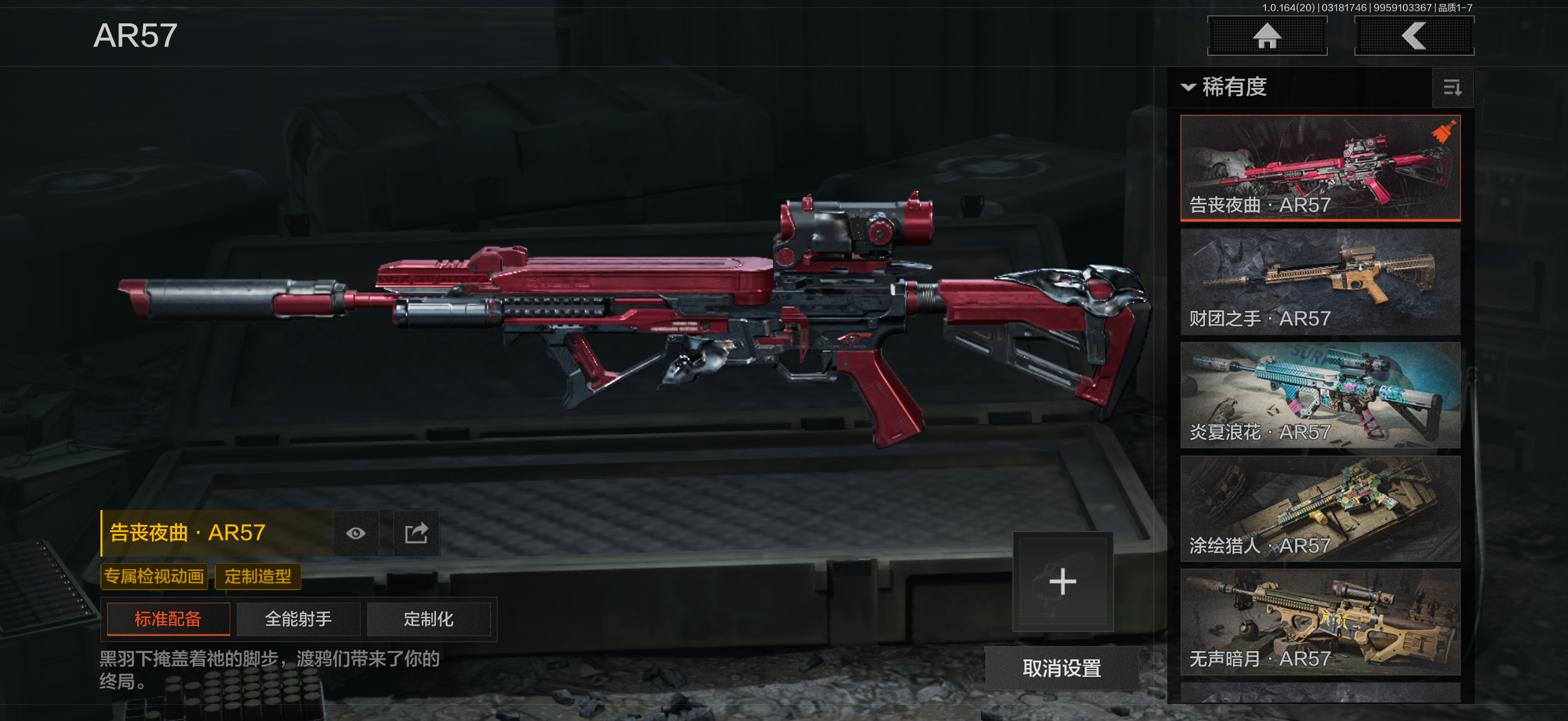Choose the 无声暗月 · AR57 skin

(x=1320, y=622)
